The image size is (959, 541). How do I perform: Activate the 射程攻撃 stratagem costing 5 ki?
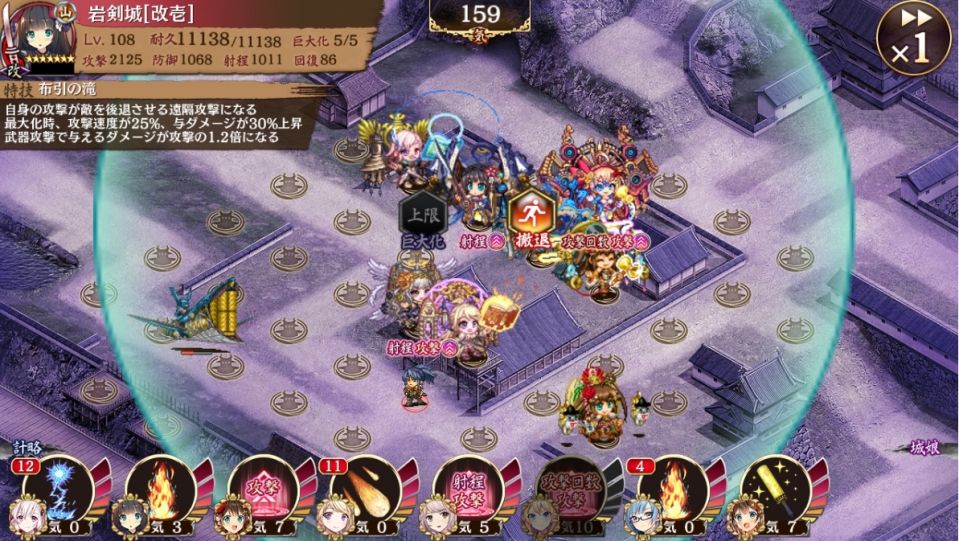click(x=468, y=489)
